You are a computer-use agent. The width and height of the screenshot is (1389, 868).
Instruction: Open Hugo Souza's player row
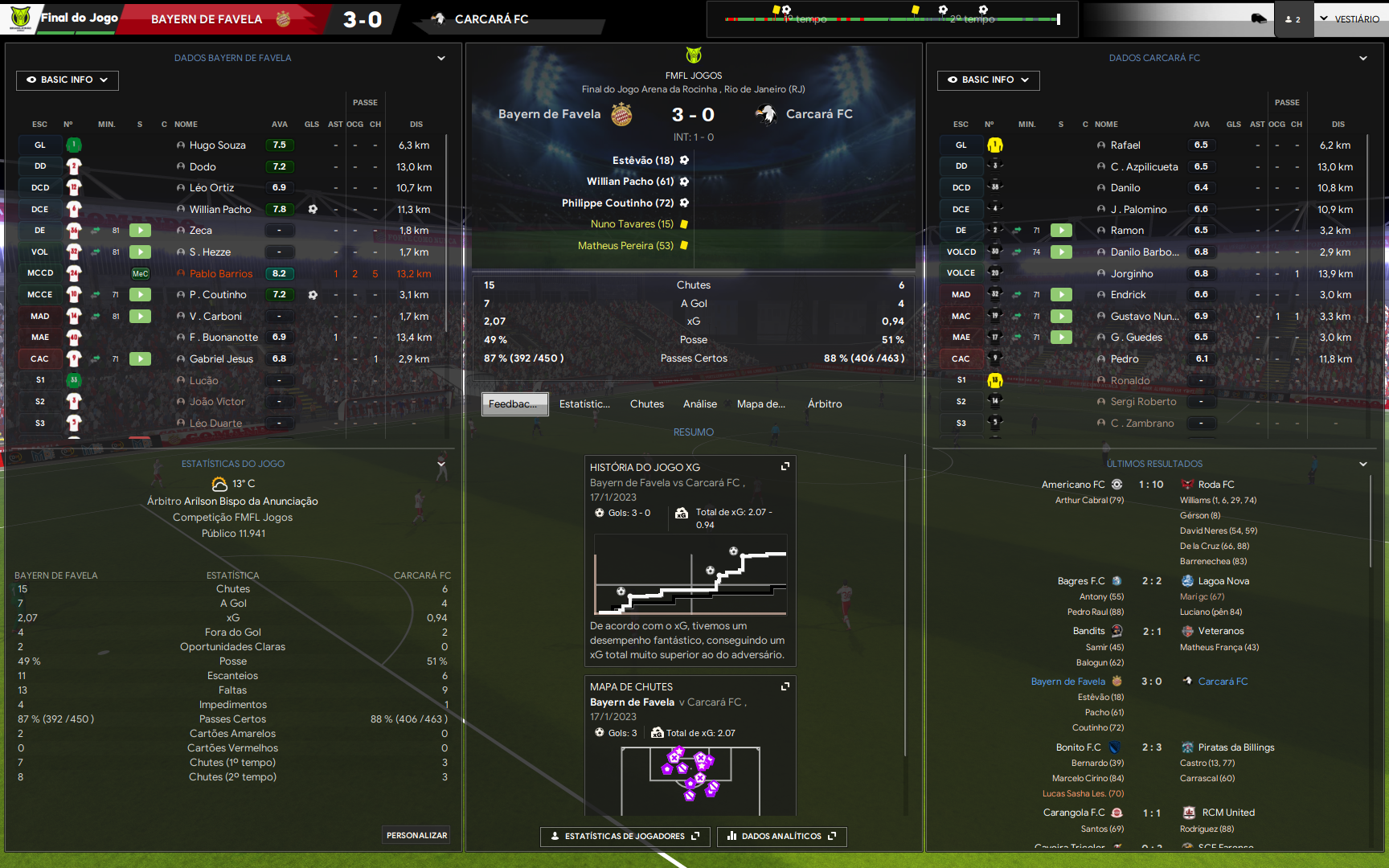click(x=217, y=145)
